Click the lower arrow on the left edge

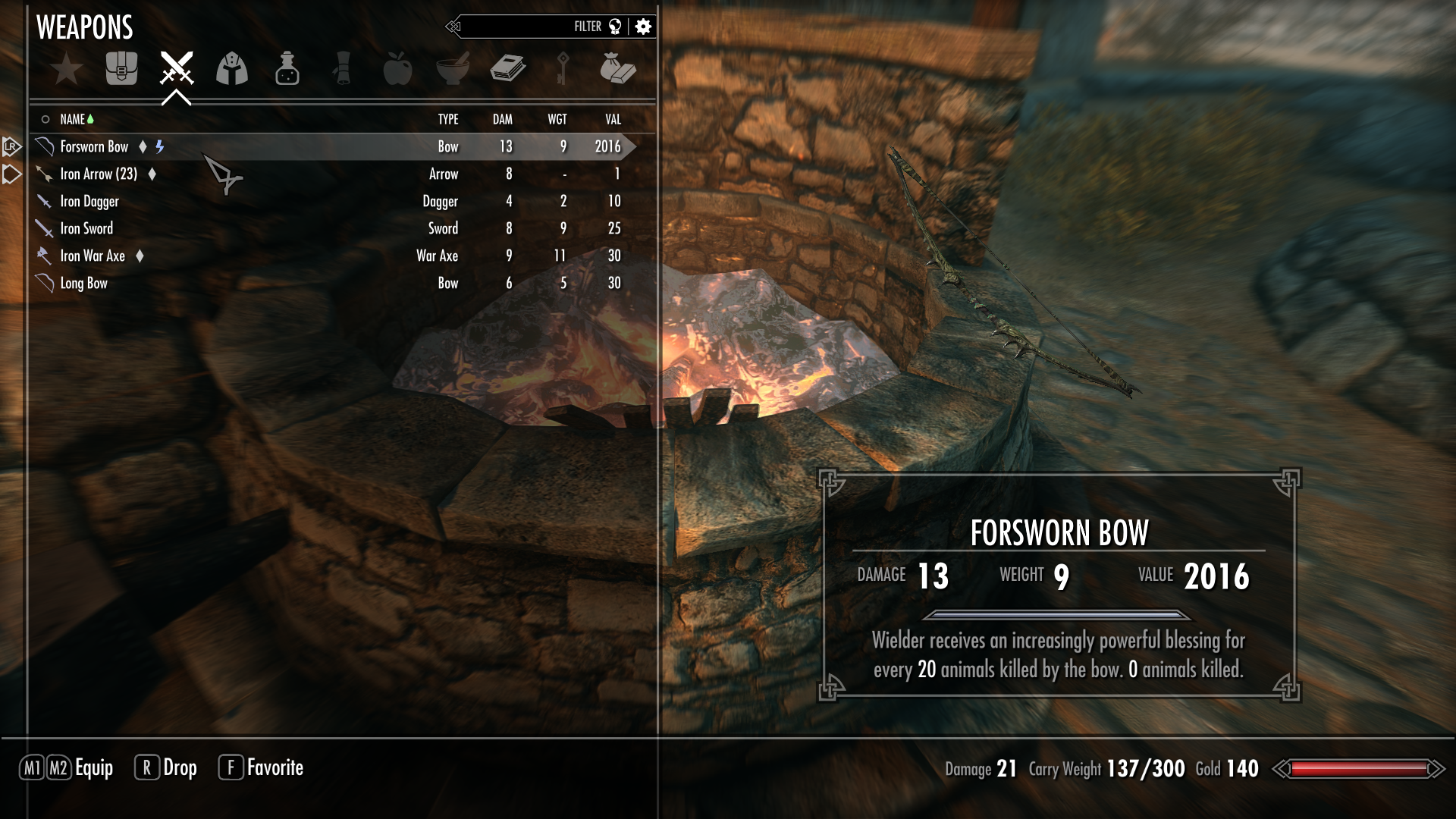click(11, 174)
